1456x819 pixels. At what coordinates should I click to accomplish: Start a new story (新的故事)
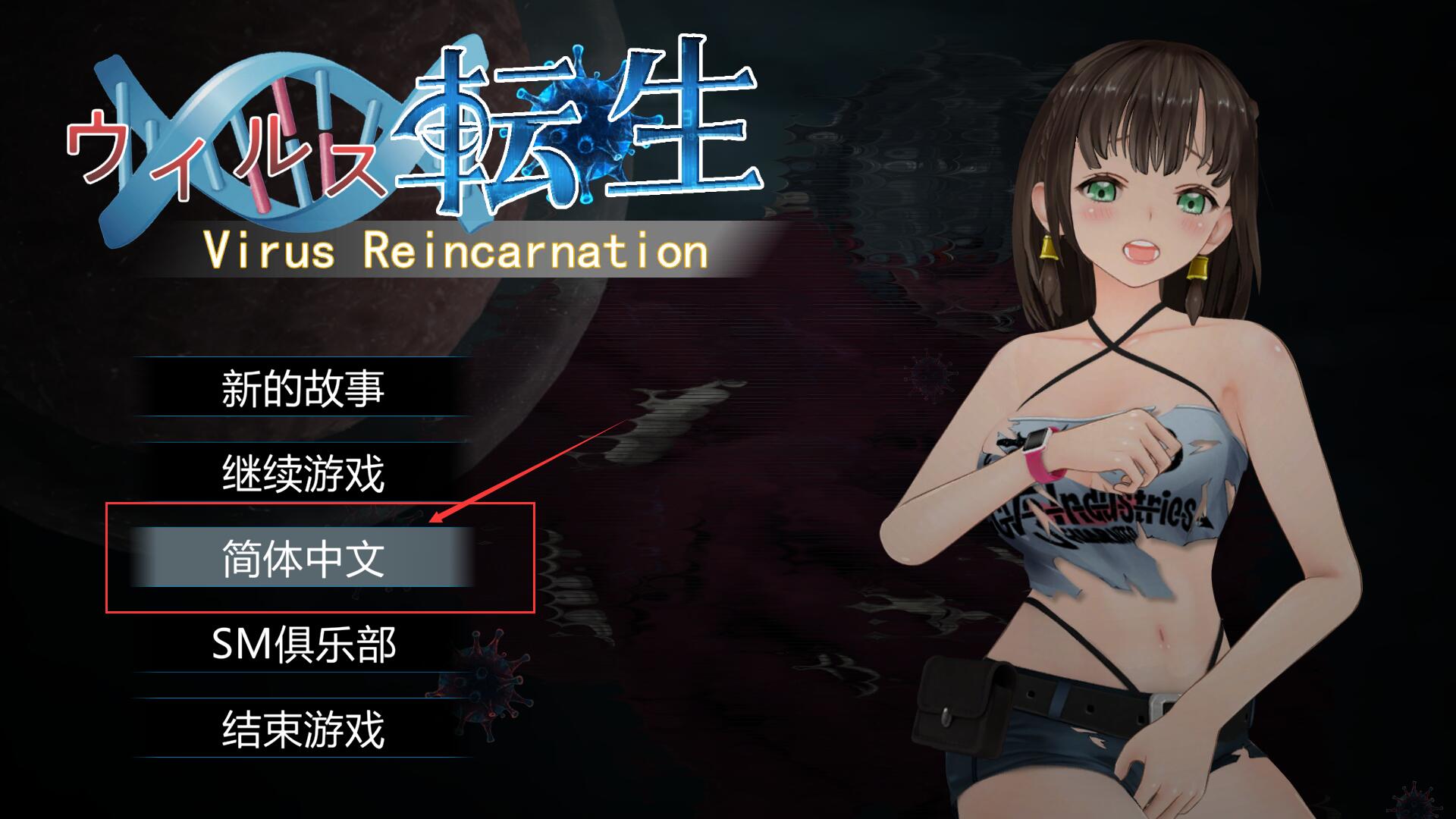tap(303, 388)
